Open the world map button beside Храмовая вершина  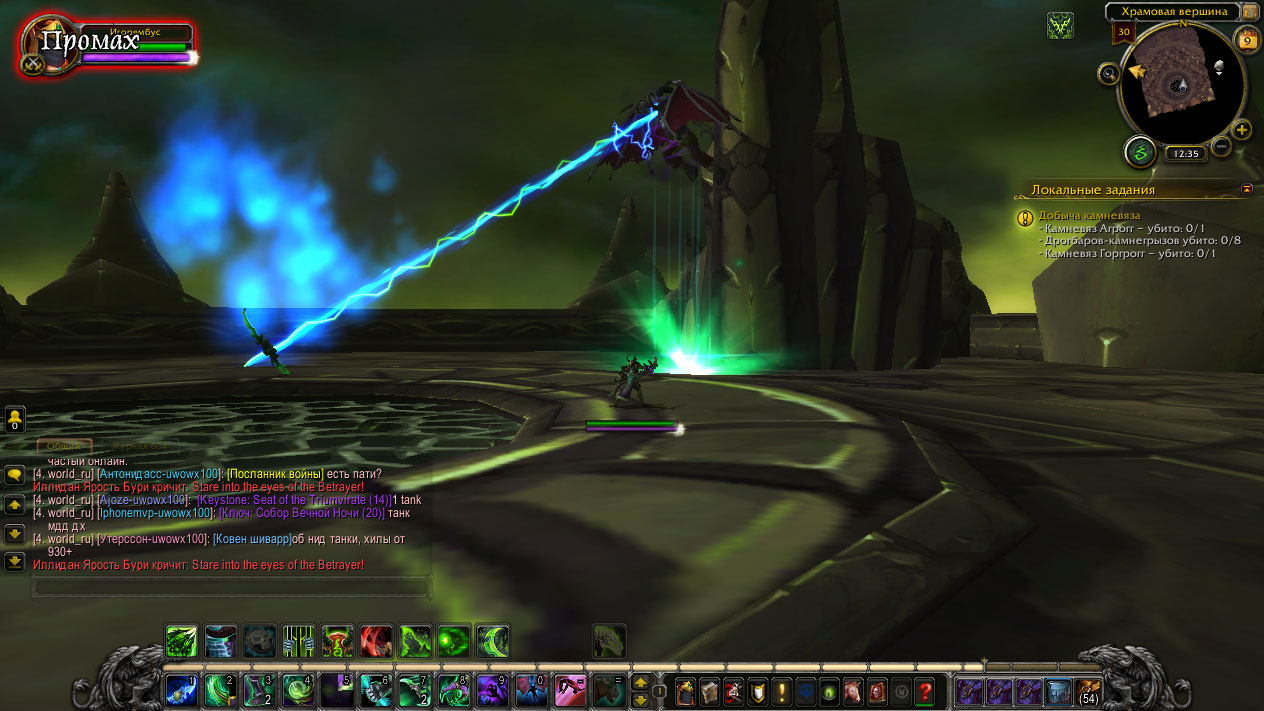coord(1250,12)
